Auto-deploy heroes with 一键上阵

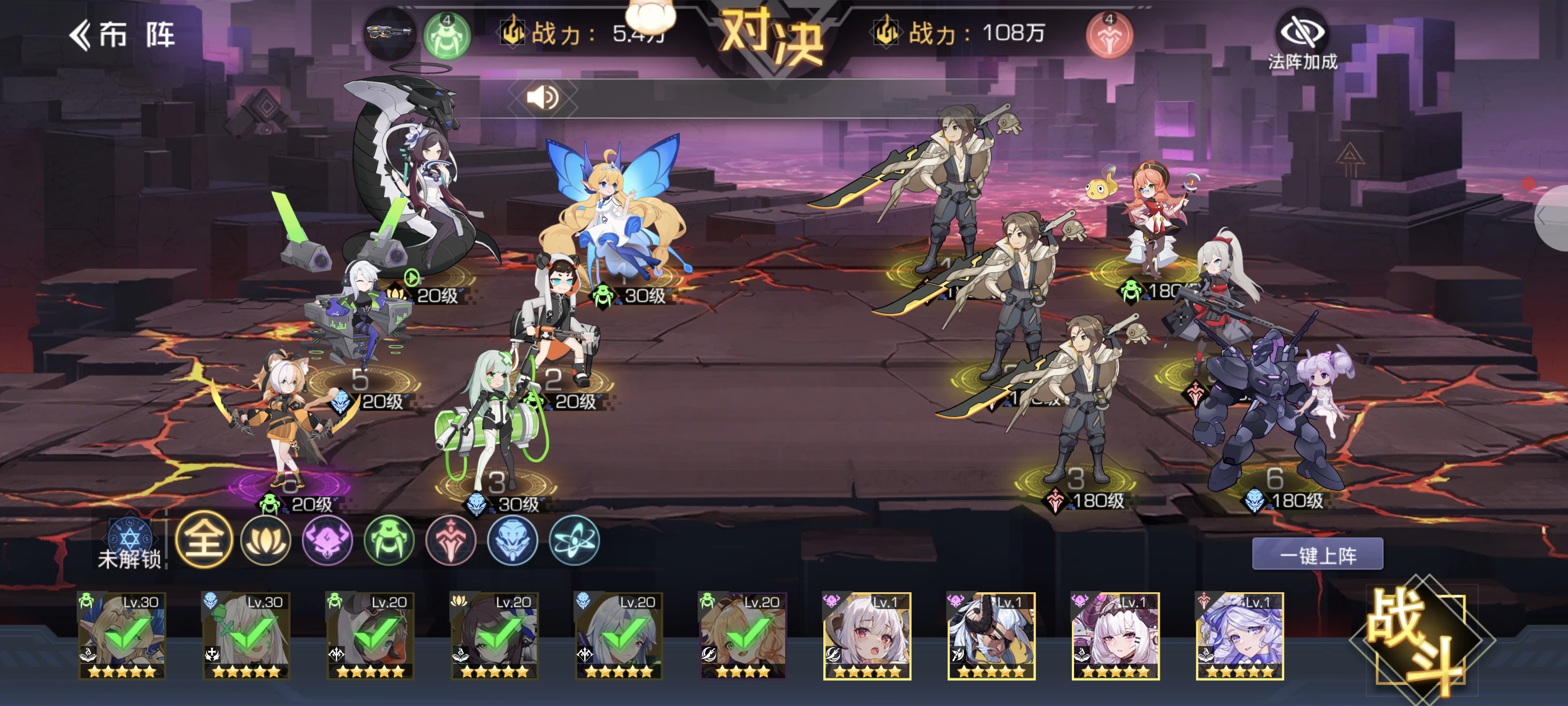pyautogui.click(x=1317, y=554)
